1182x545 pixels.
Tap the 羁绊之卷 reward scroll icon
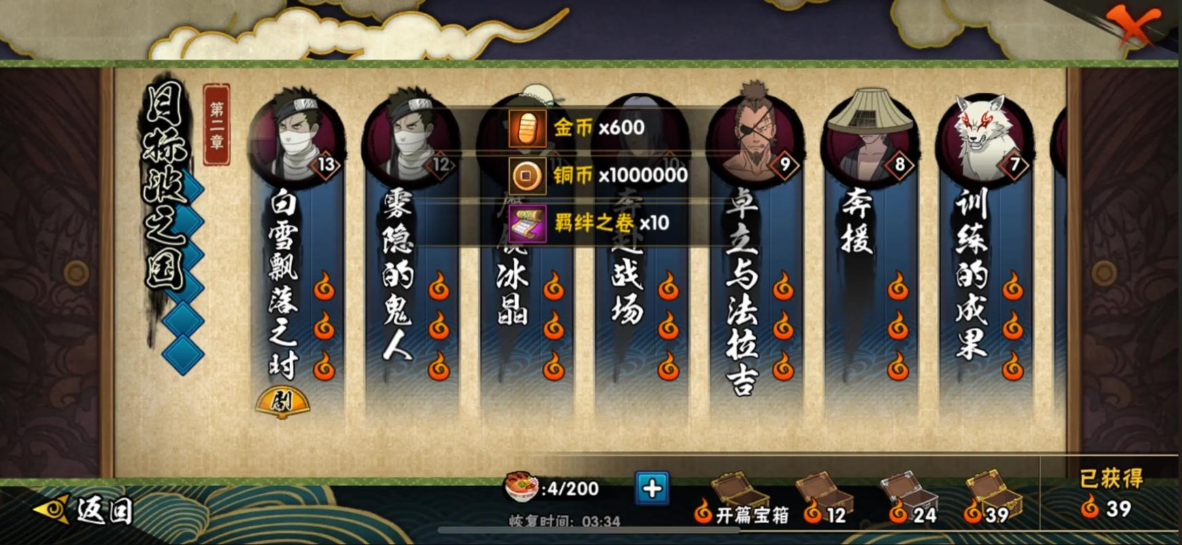pos(528,222)
